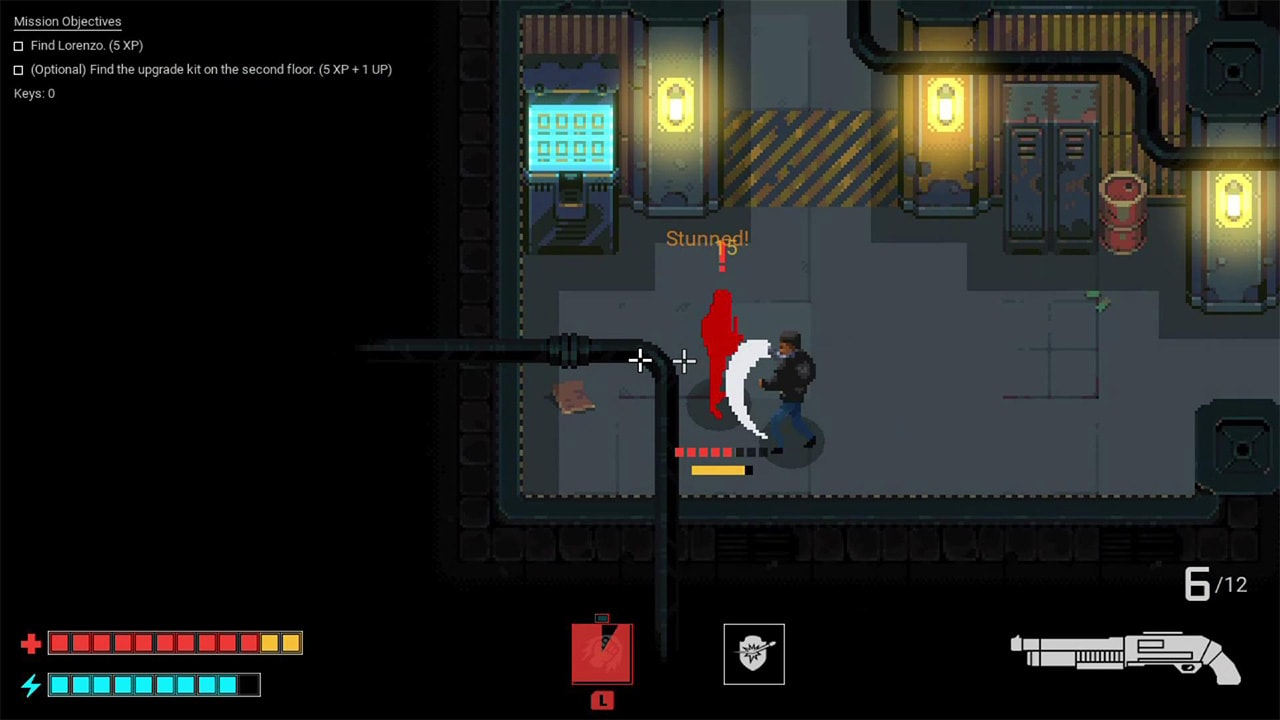
Task: Click the crosshair cursor near the pipe
Action: (x=640, y=361)
